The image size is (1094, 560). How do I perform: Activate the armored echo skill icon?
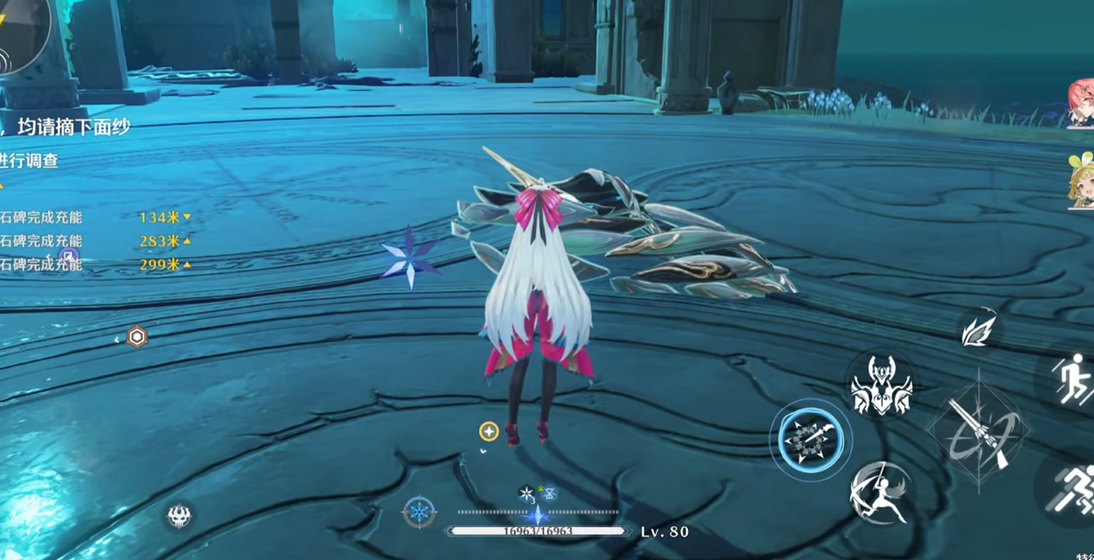point(880,384)
